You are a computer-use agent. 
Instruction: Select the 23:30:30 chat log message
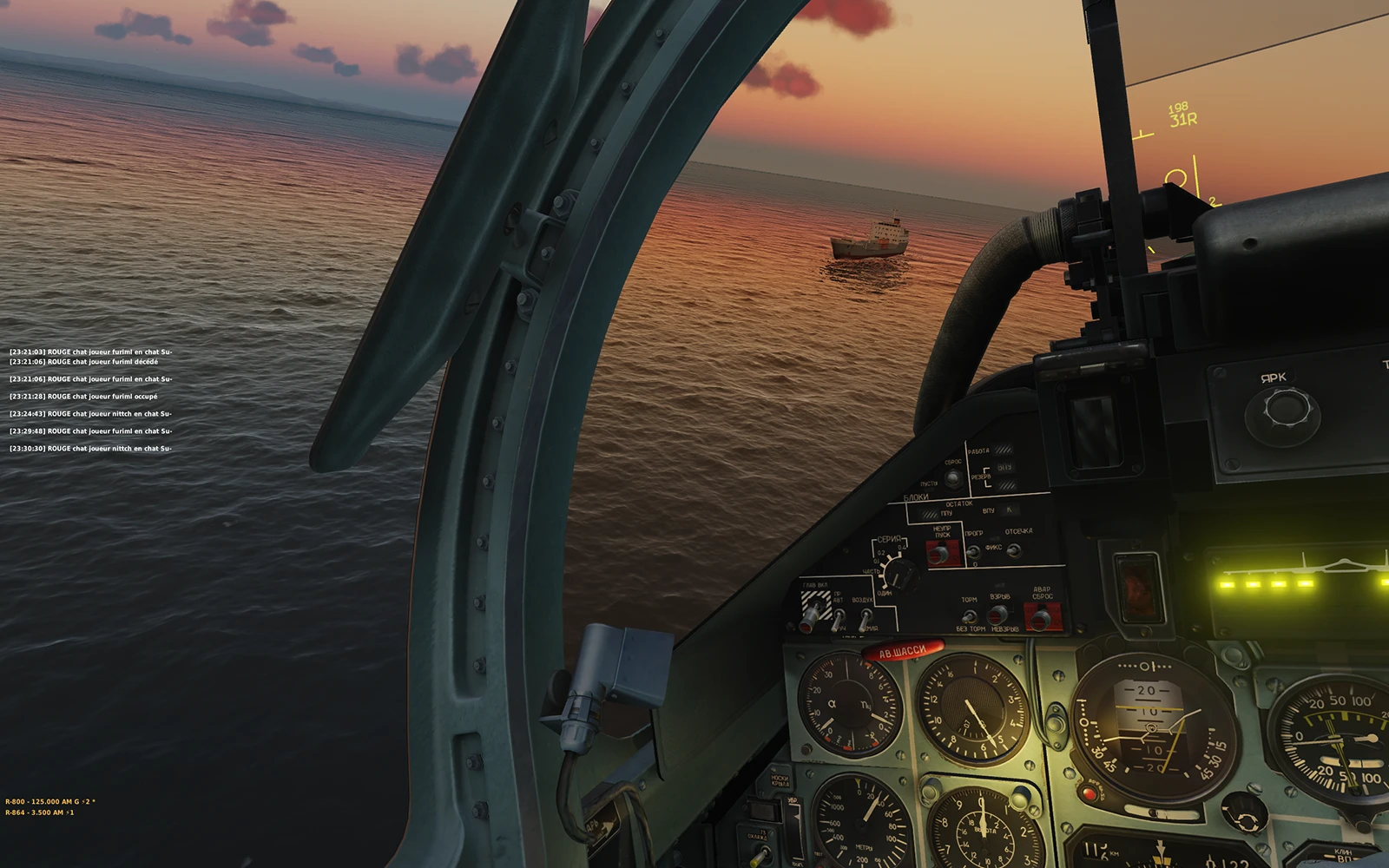point(90,449)
